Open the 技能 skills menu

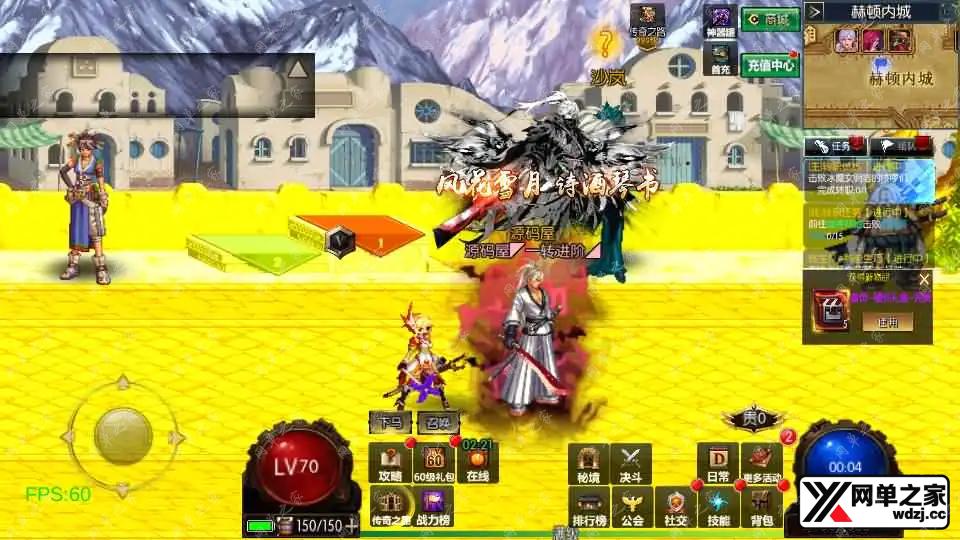point(718,507)
